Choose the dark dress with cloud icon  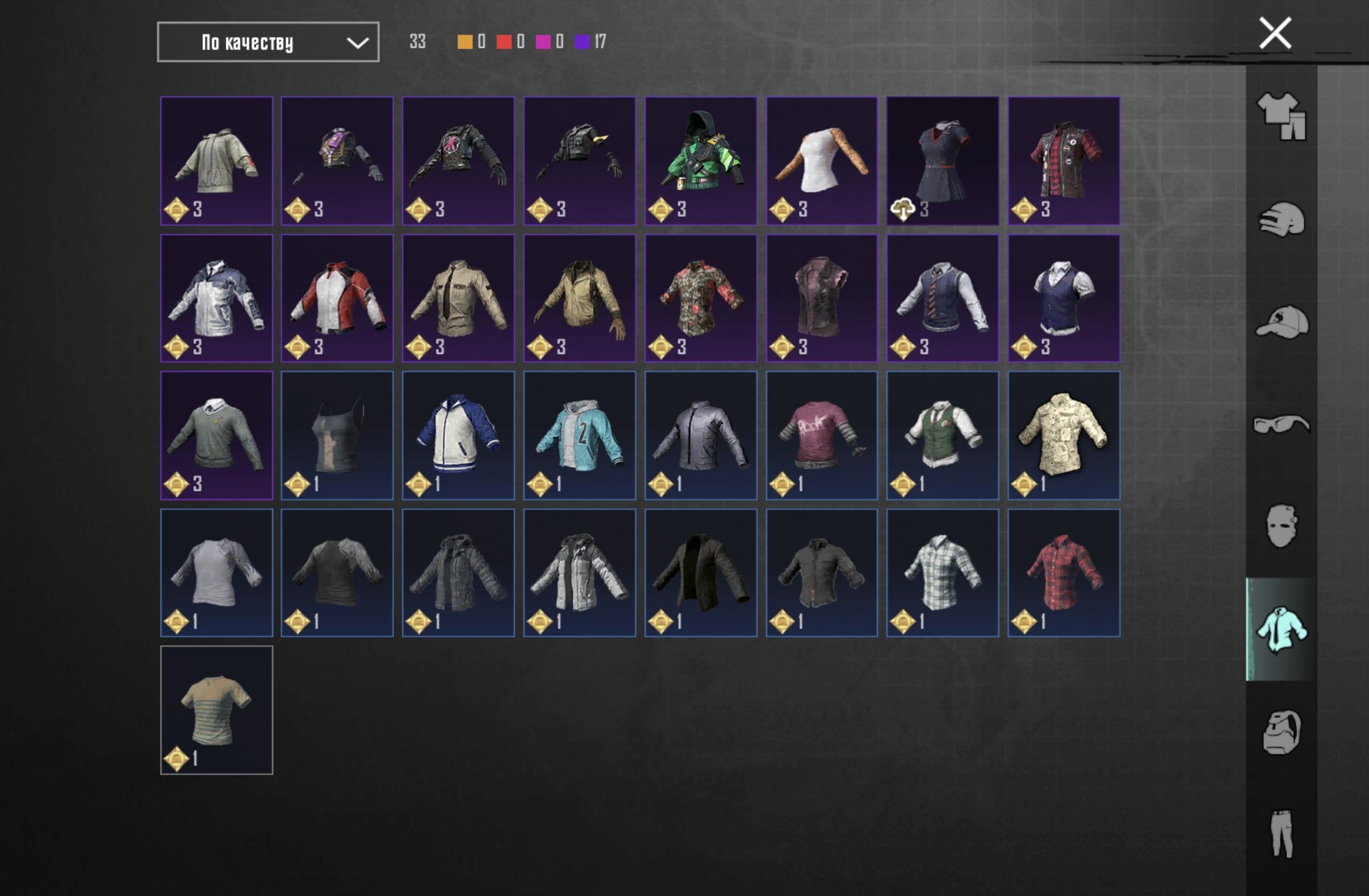point(943,161)
